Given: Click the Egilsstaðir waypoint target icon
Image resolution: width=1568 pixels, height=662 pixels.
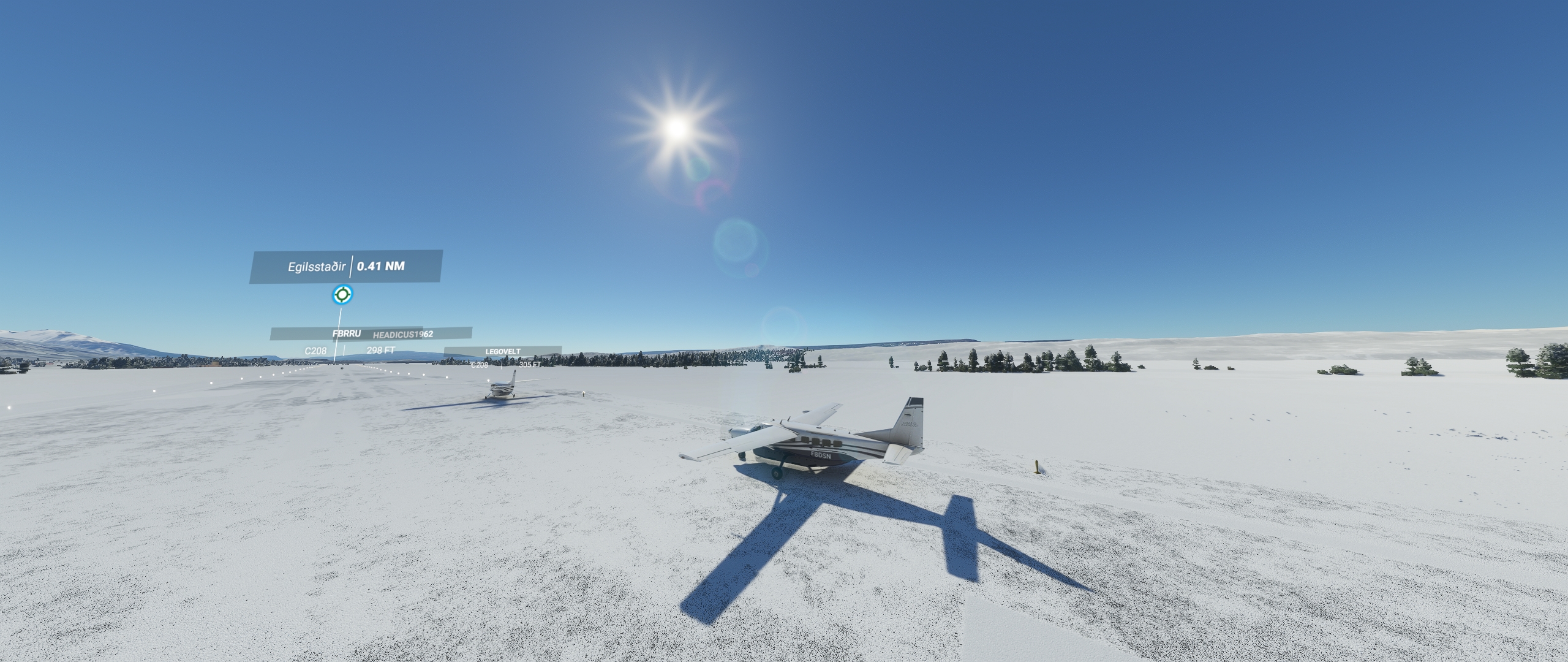Looking at the screenshot, I should click(x=342, y=295).
